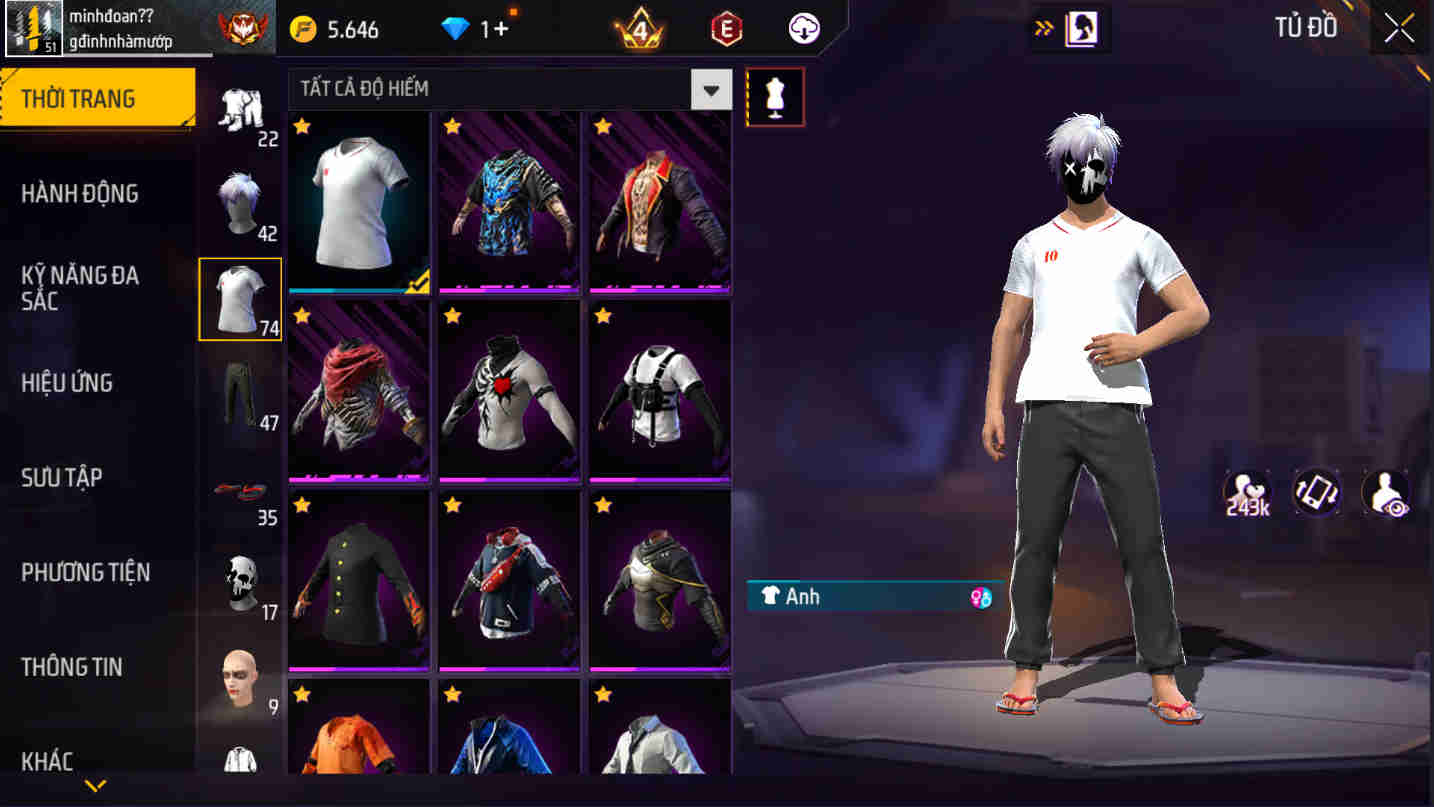Screen dimensions: 1434x807
Task: Collapse the panel with the double-arrow icon
Action: (x=1042, y=28)
